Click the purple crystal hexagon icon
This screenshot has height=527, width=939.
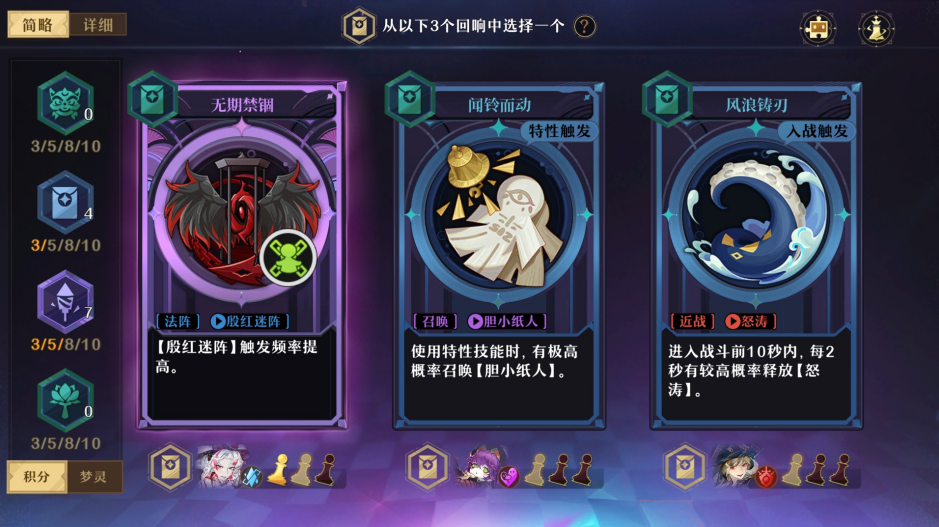[x=65, y=301]
